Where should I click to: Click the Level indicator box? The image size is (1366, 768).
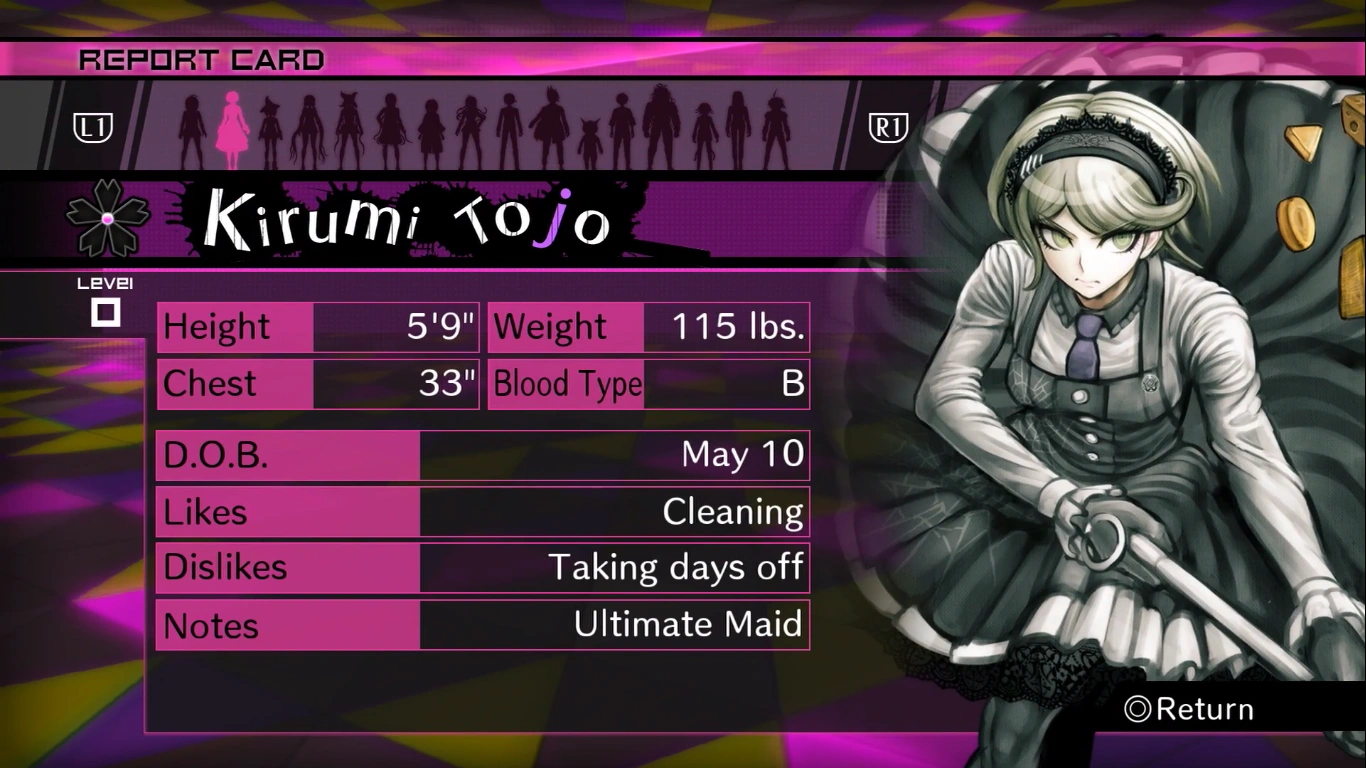pyautogui.click(x=107, y=310)
